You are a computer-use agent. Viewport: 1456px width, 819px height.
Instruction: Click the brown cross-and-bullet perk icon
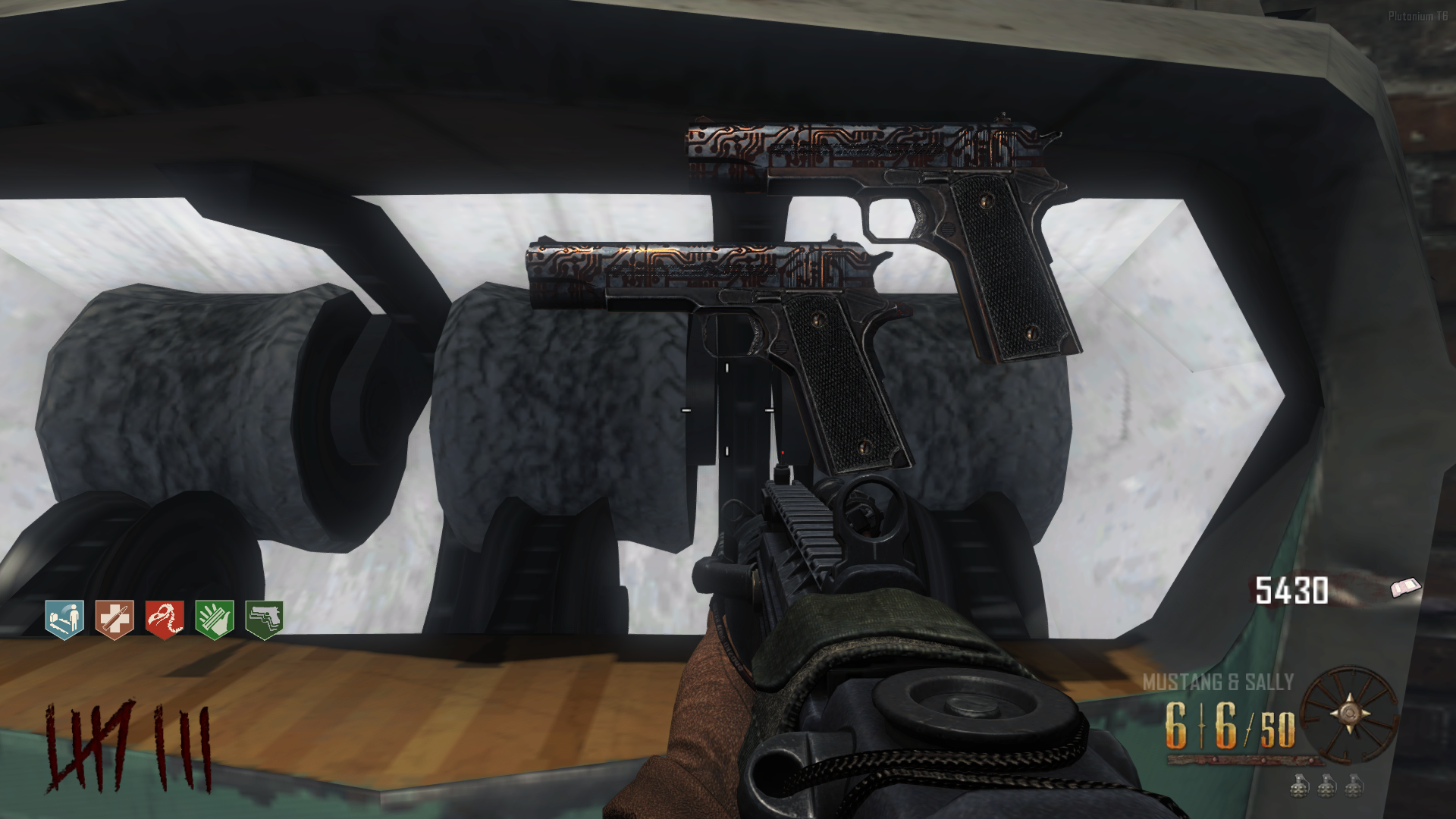(115, 620)
